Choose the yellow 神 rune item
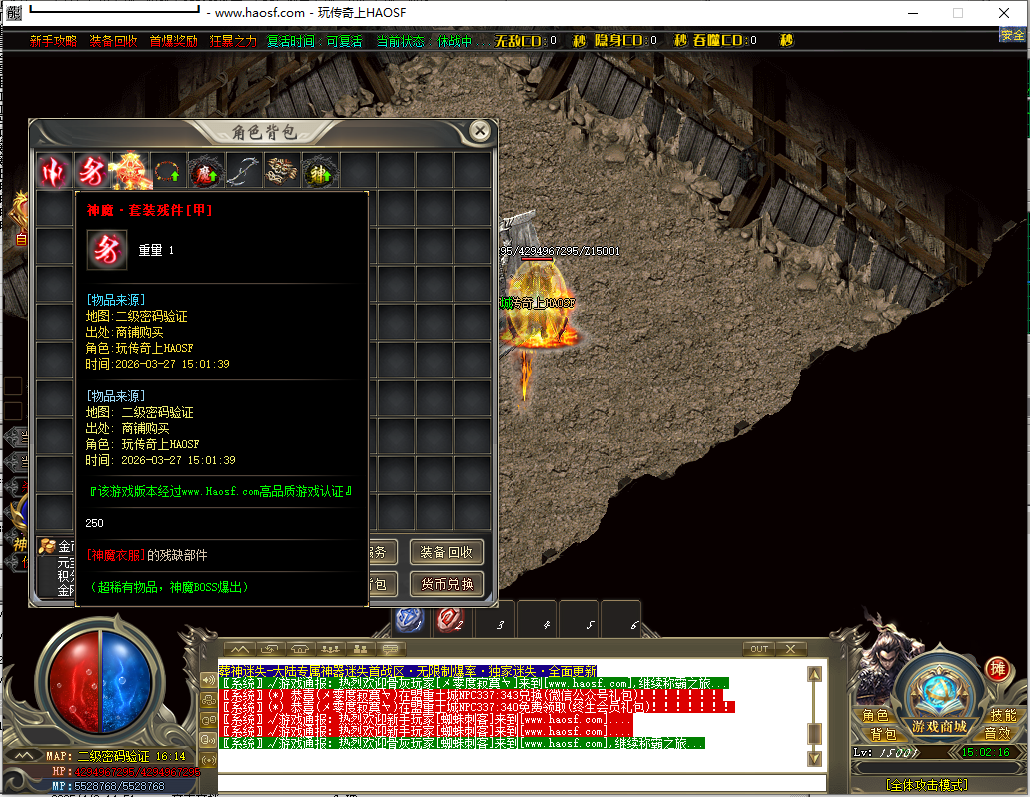 (320, 171)
